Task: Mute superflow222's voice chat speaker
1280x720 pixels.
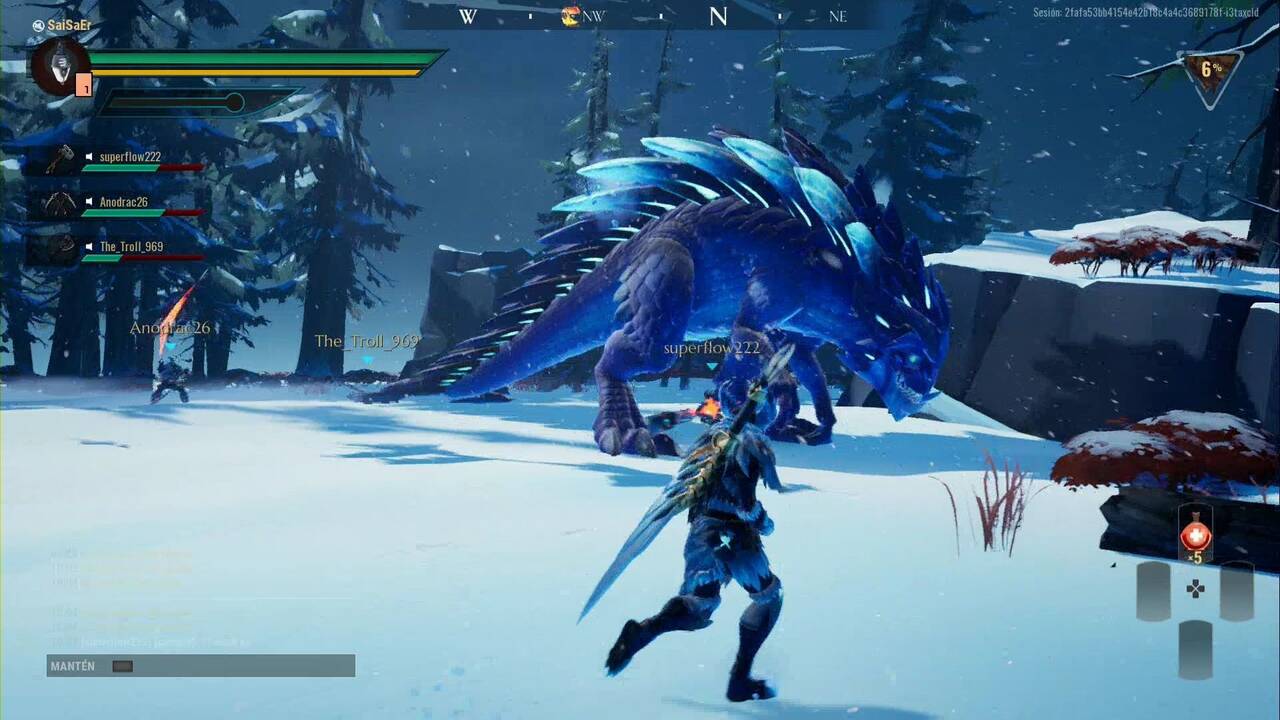Action: click(x=89, y=155)
